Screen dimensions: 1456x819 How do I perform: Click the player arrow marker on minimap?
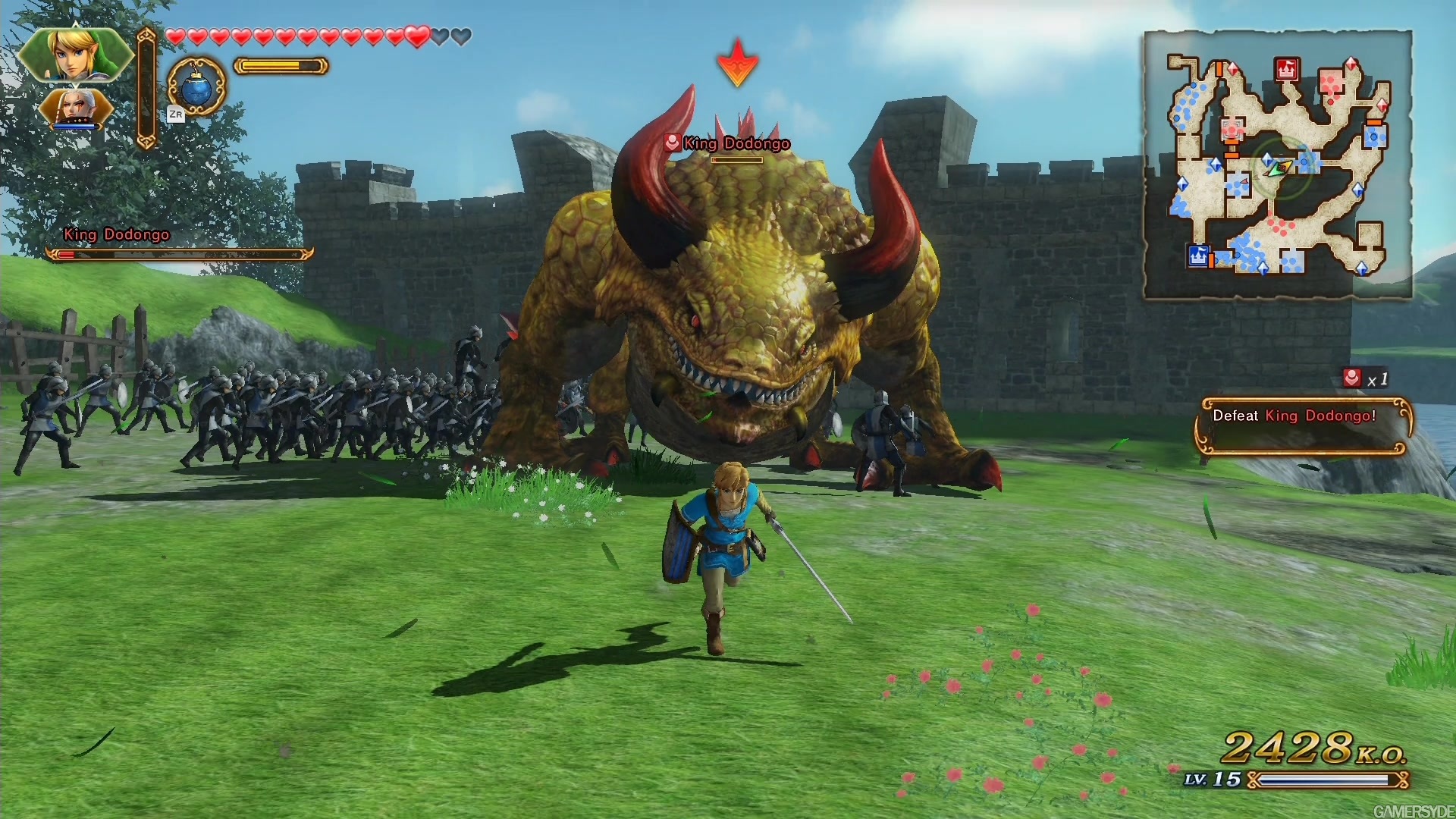tap(1279, 168)
